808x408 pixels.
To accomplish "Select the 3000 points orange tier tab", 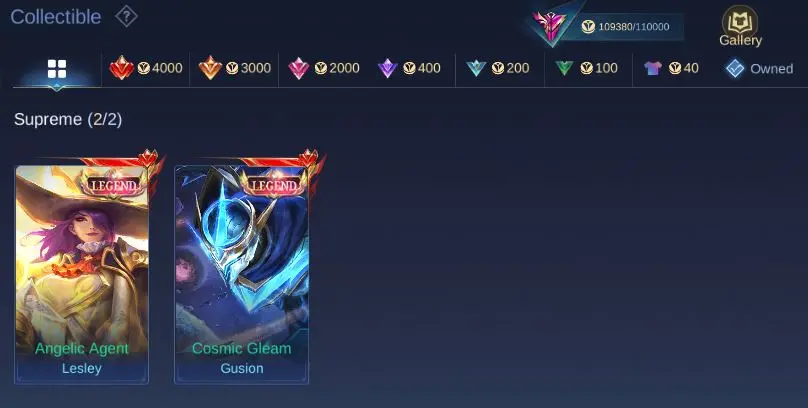I will 235,68.
